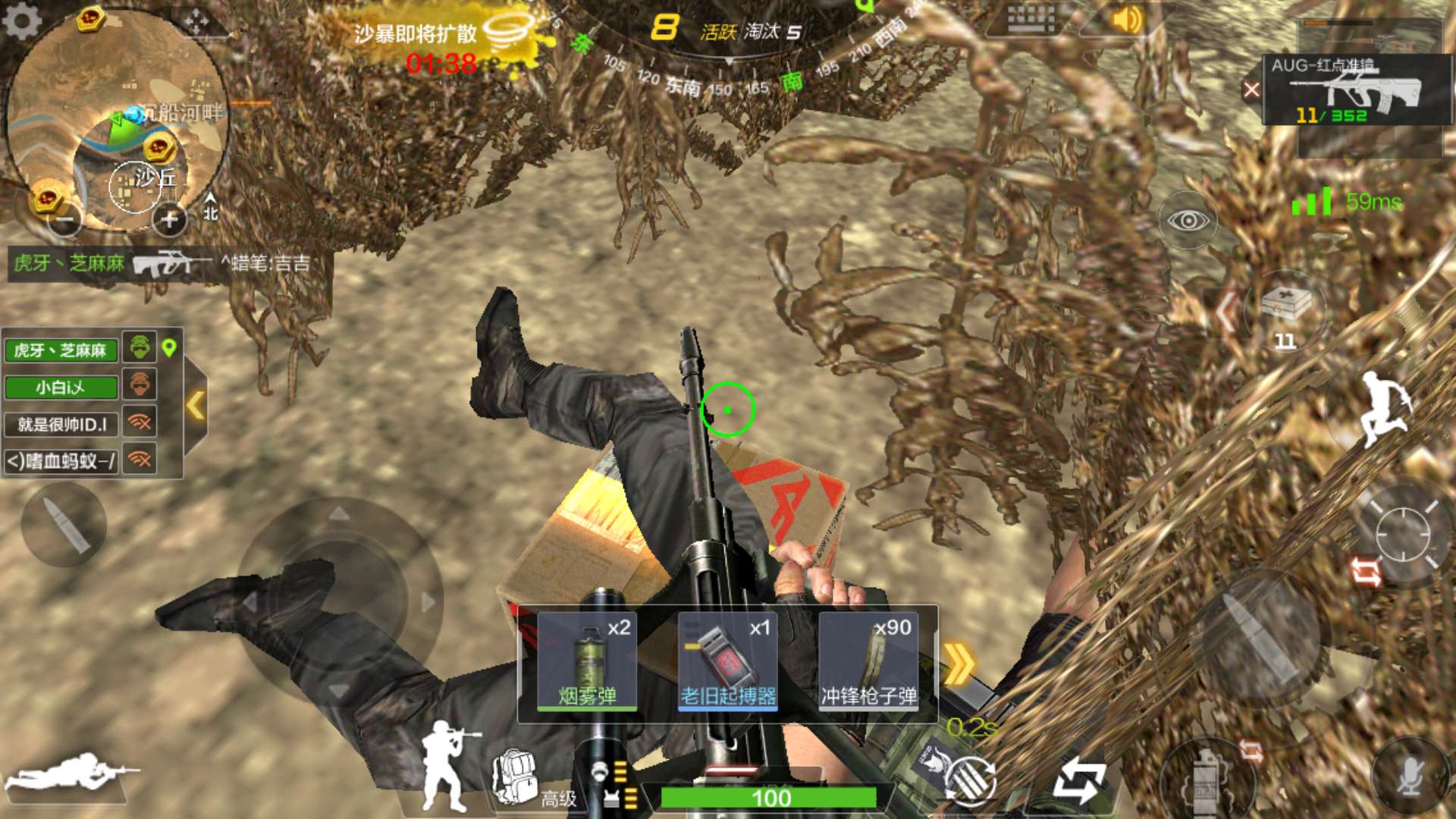
Task: Pick up the old defibrillator (老旧起搏器)
Action: pos(727,661)
